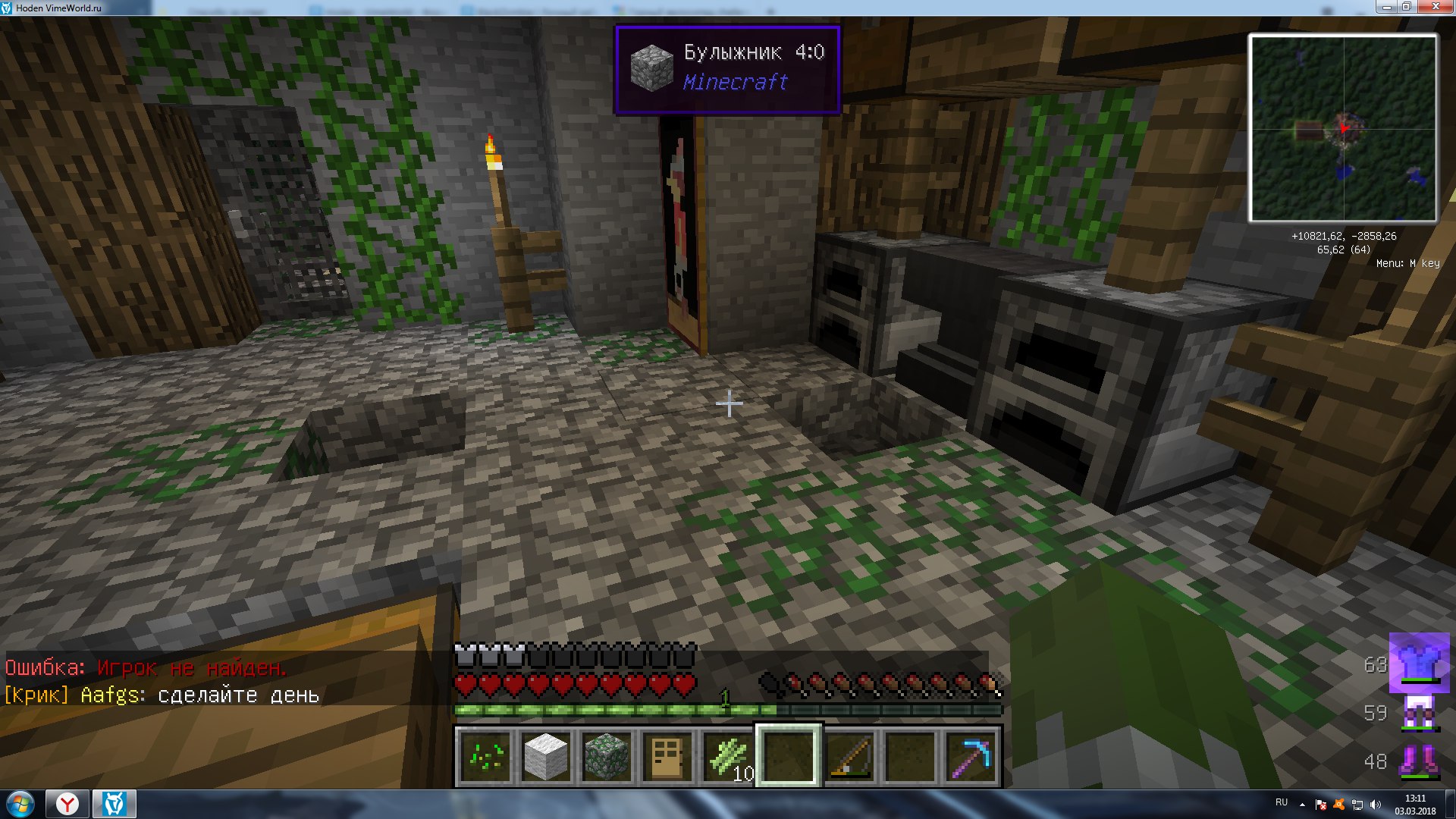Click the purple boots armor icon
Image resolution: width=1456 pixels, height=819 pixels.
1418,761
